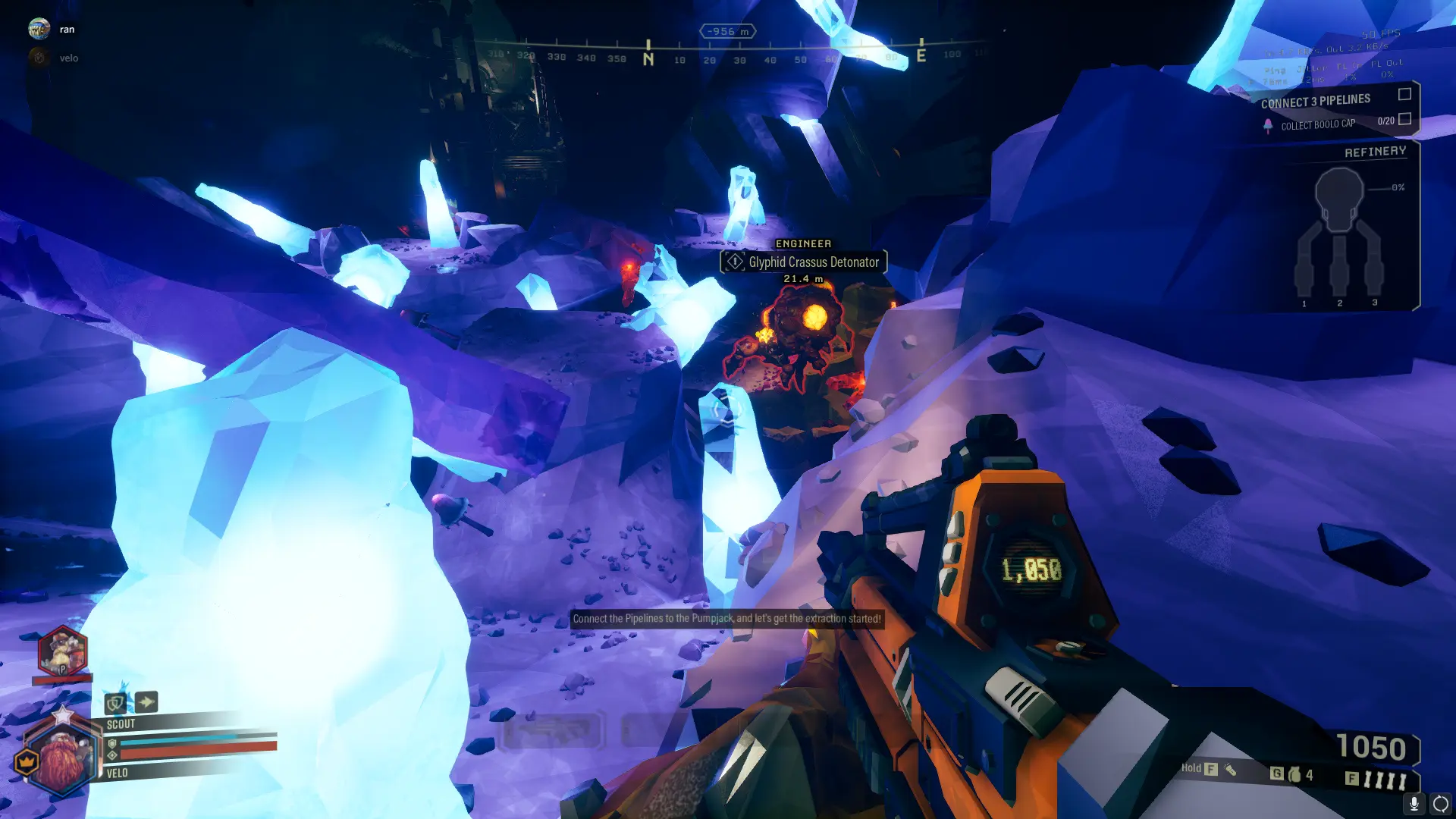The width and height of the screenshot is (1456, 819).
Task: Select the grenade icon in the HUD
Action: tap(1294, 774)
